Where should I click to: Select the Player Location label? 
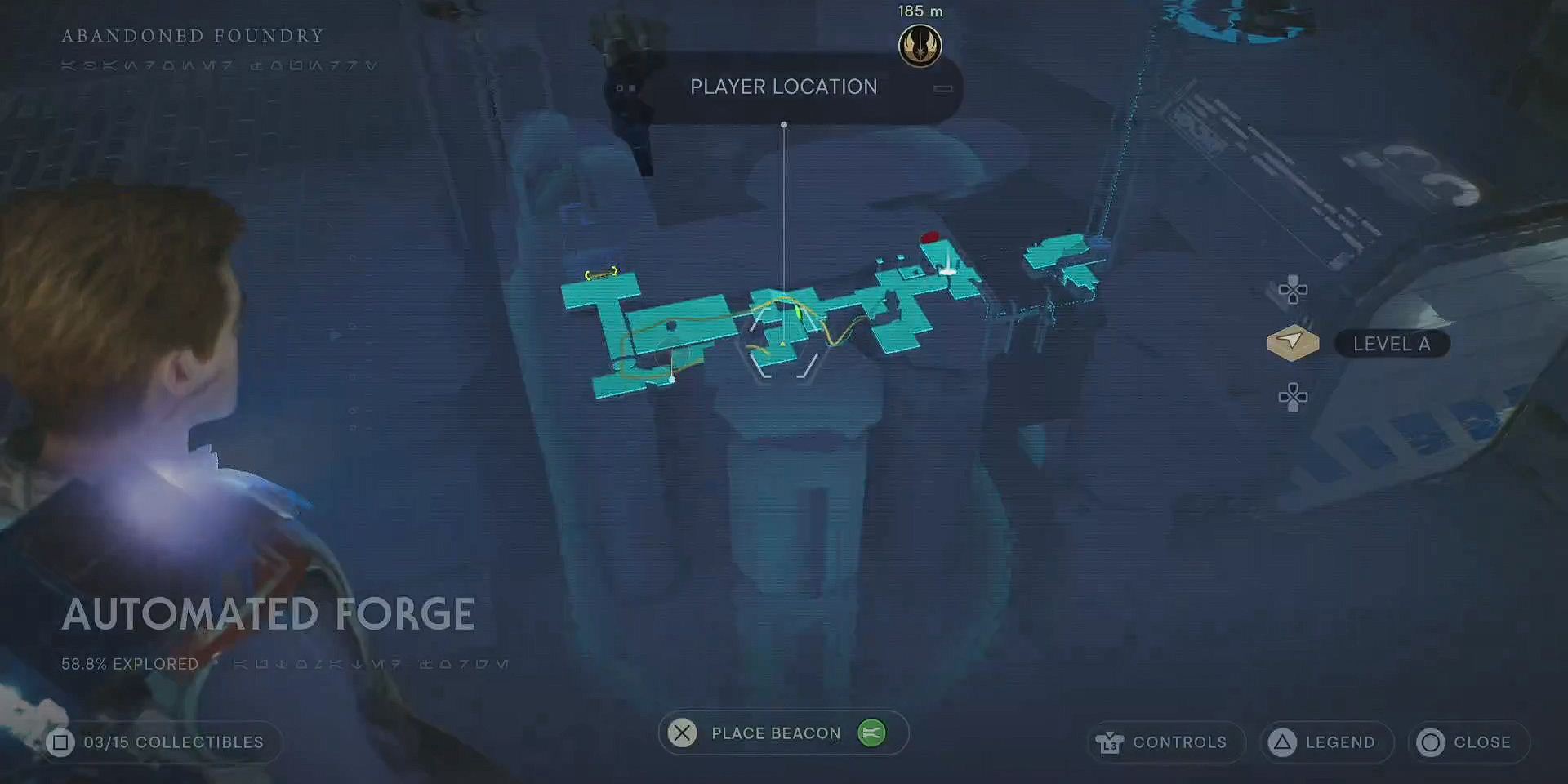pyautogui.click(x=783, y=87)
